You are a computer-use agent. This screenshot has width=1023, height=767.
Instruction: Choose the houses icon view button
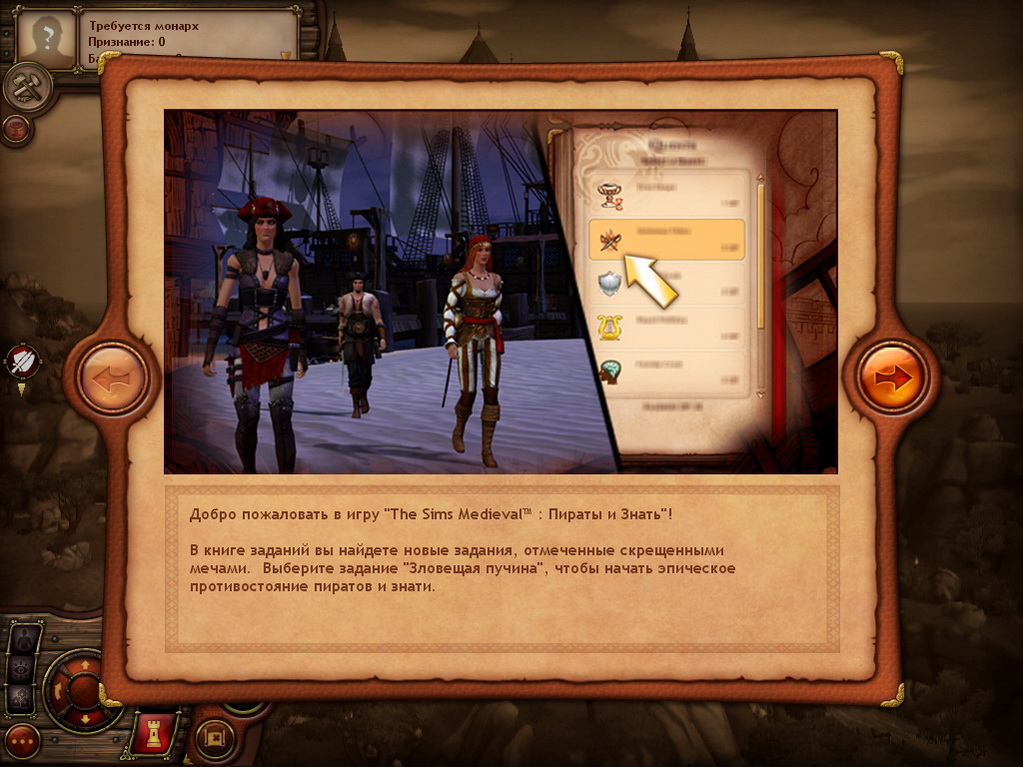click(x=23, y=697)
